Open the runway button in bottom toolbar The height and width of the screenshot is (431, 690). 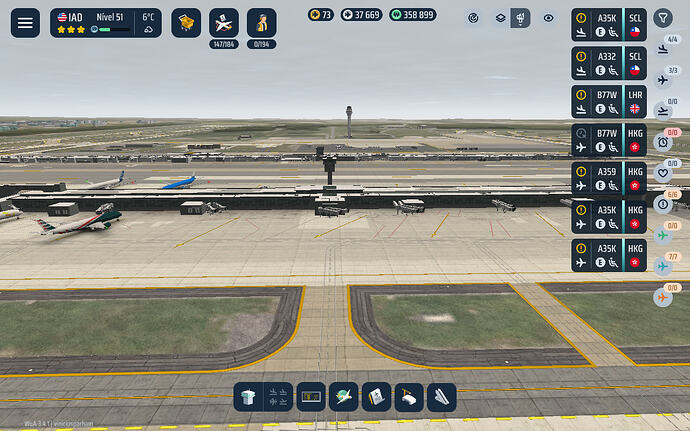point(441,397)
